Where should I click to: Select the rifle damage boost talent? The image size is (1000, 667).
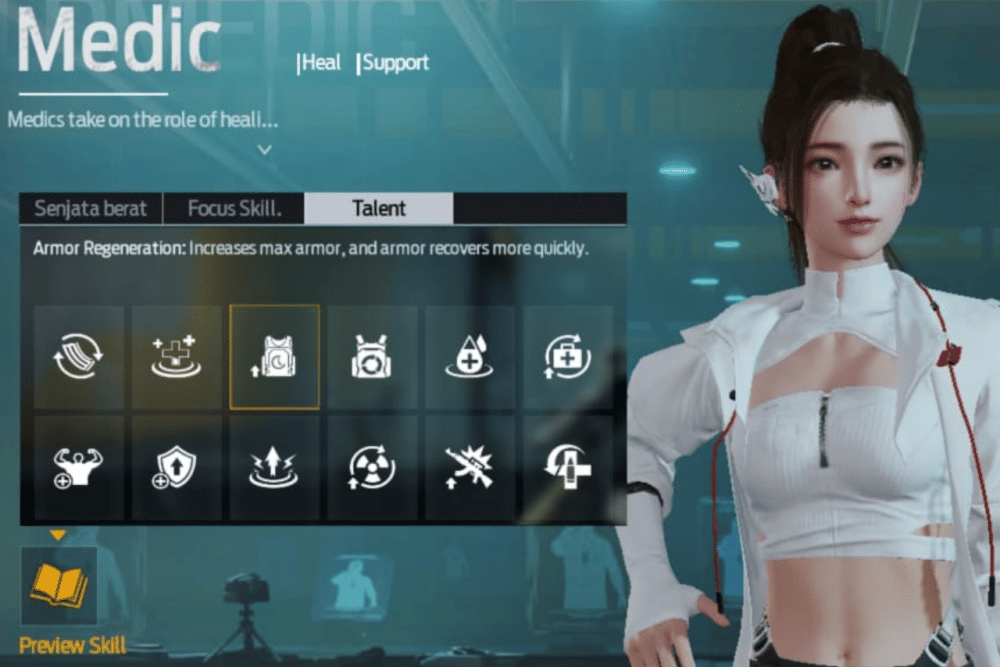point(470,467)
